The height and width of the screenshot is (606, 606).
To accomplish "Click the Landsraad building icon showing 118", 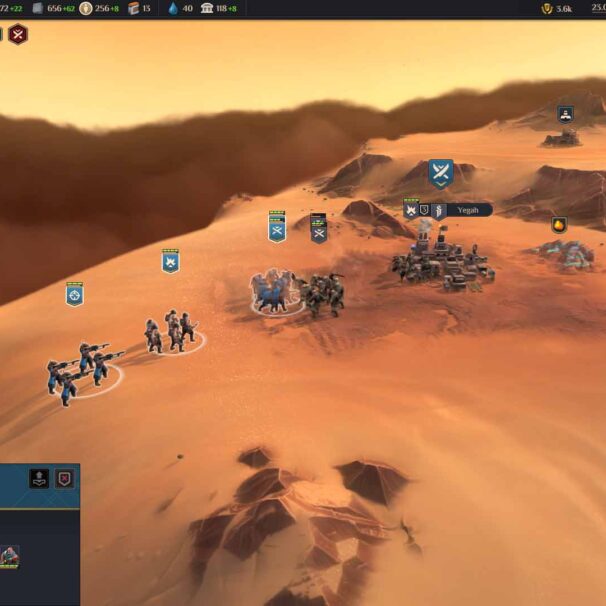I will pyautogui.click(x=208, y=8).
